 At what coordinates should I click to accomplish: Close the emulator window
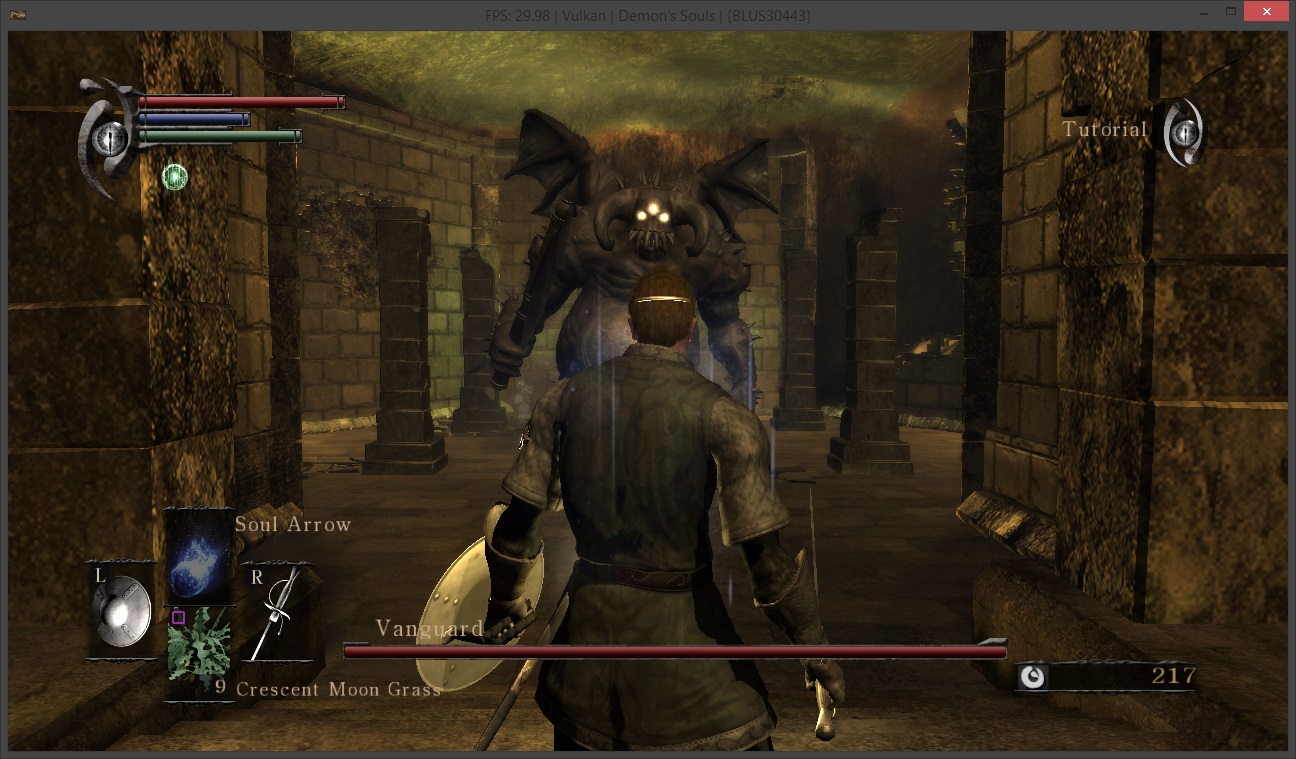coord(1266,13)
